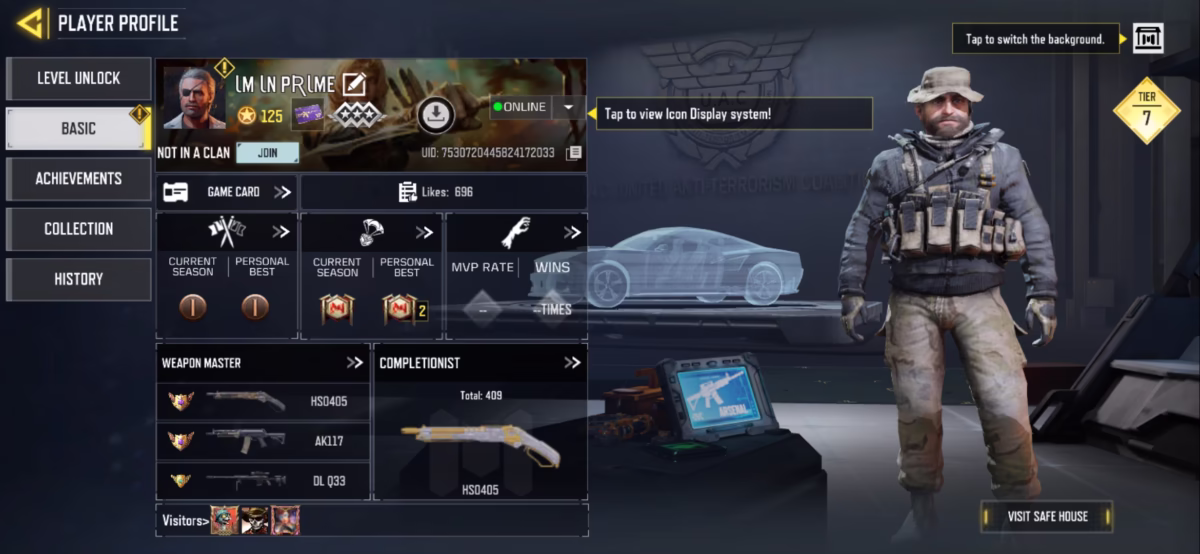Copy the player UID
Viewport: 1200px width, 554px height.
[573, 153]
